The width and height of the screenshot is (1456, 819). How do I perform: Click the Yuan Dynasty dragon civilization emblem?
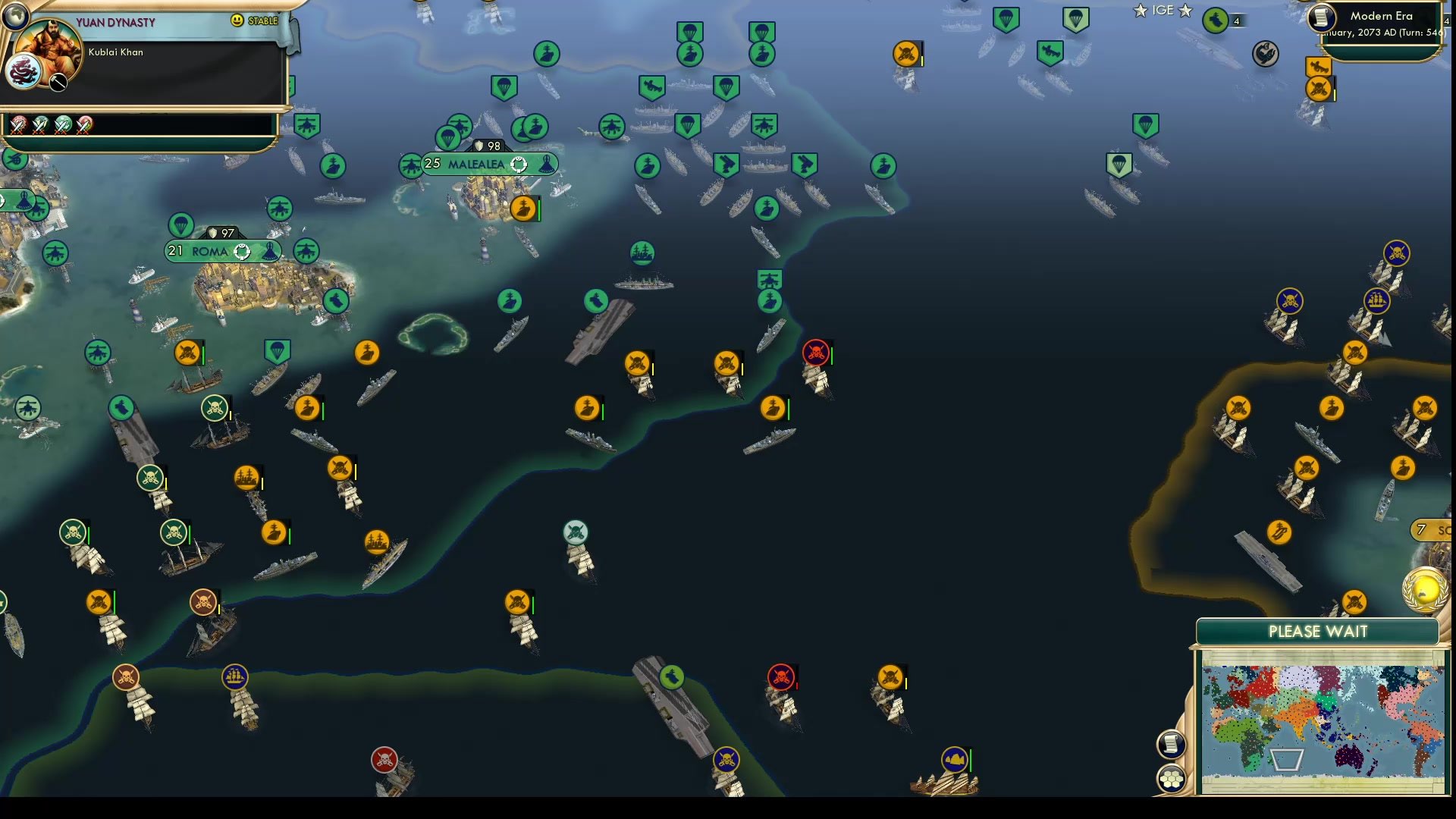pyautogui.click(x=24, y=70)
